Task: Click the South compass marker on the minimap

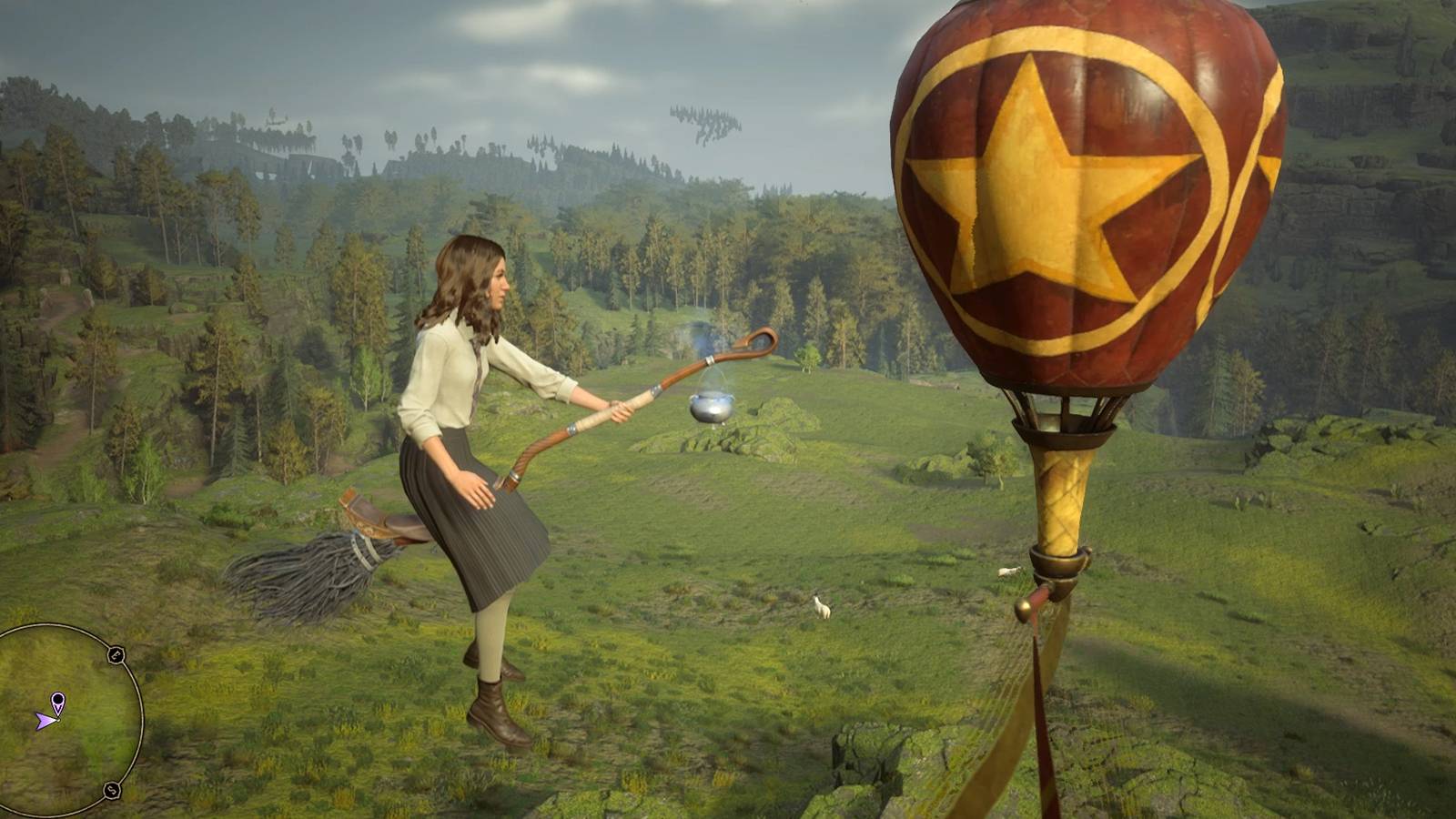Action: [111, 790]
